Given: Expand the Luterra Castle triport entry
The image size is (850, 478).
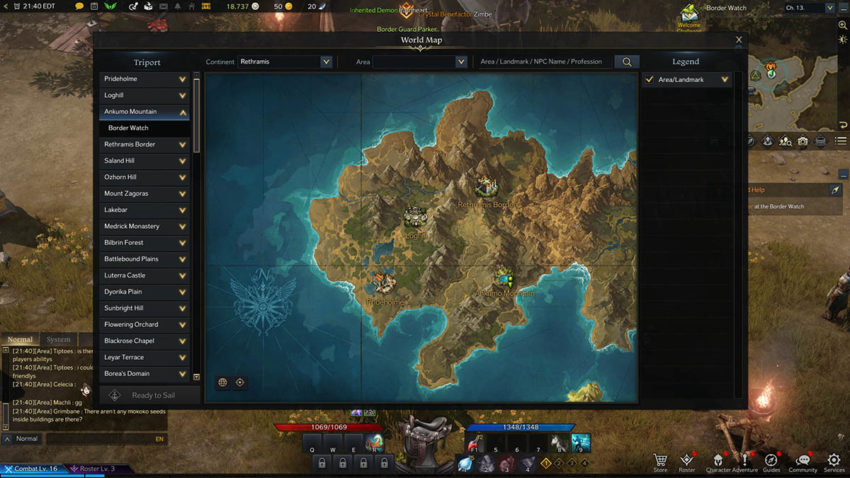Looking at the screenshot, I should (x=182, y=275).
